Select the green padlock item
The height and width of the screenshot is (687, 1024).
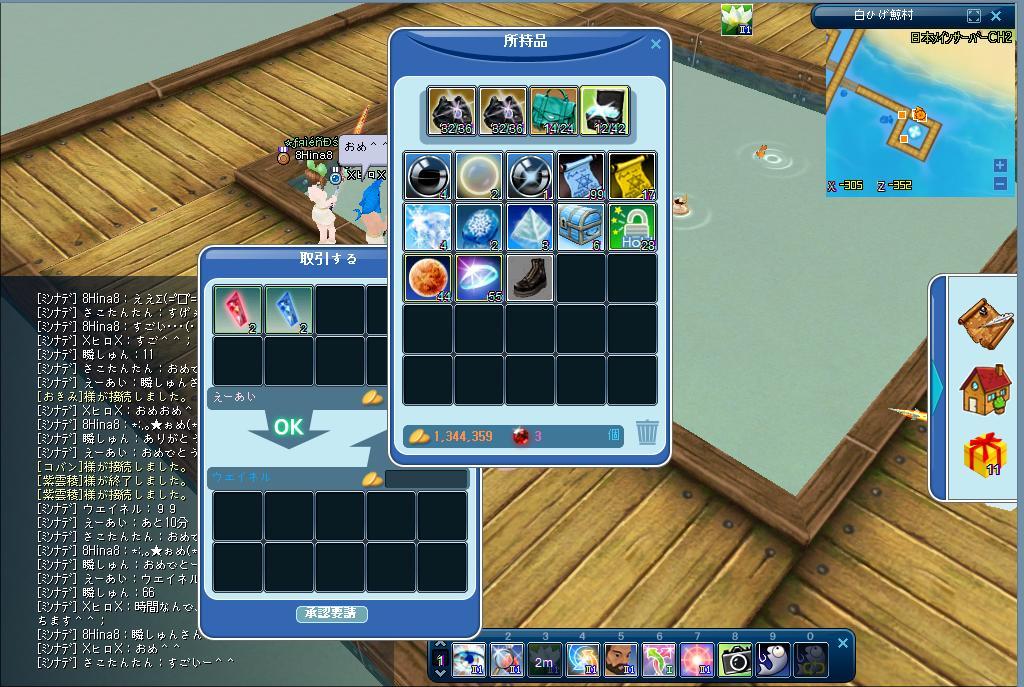tap(632, 227)
